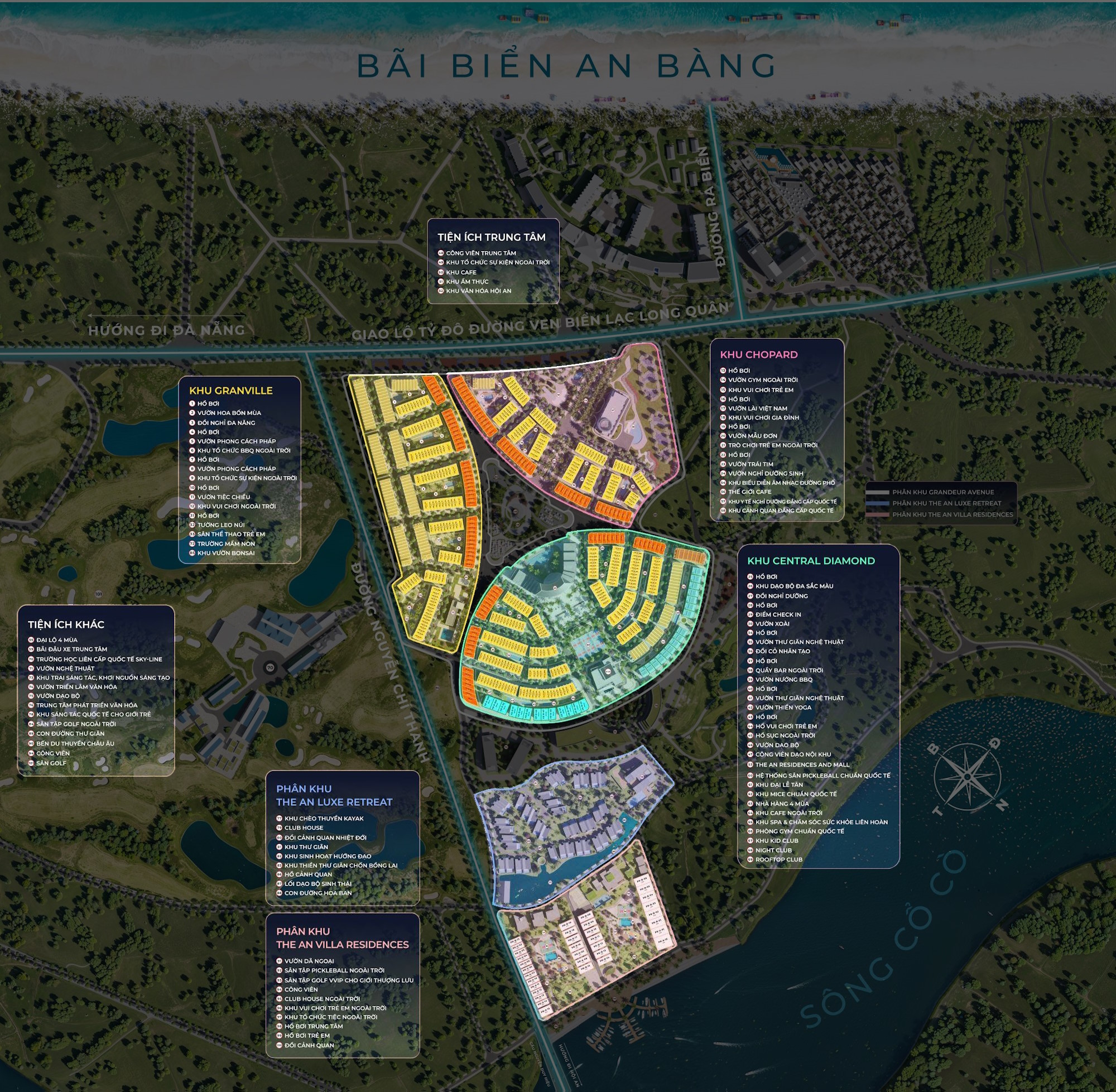The height and width of the screenshot is (1092, 1116).
Task: Select Đại lộ 4 mùa legend entry
Action: 57,640
